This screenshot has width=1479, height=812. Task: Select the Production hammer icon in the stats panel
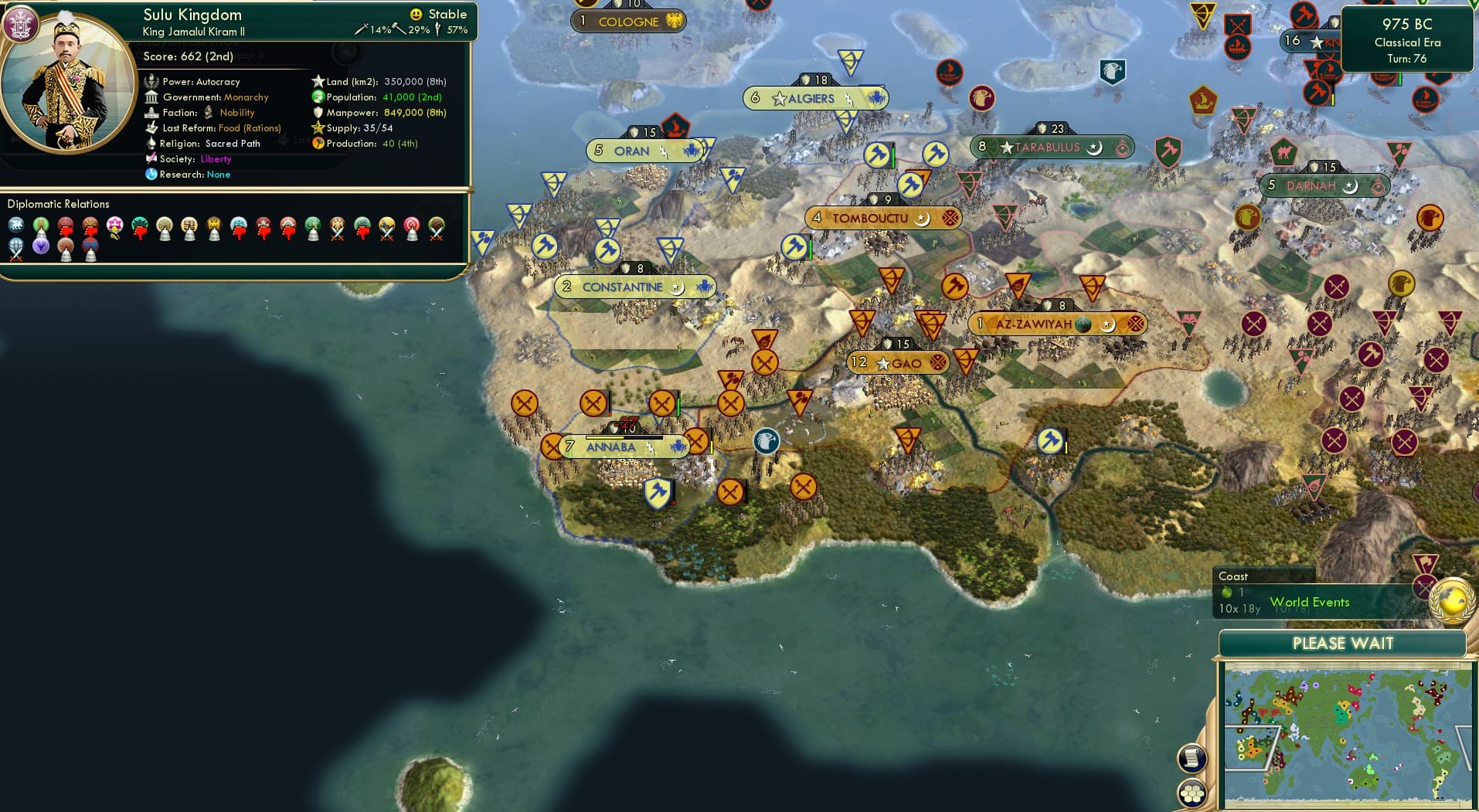coord(317,144)
